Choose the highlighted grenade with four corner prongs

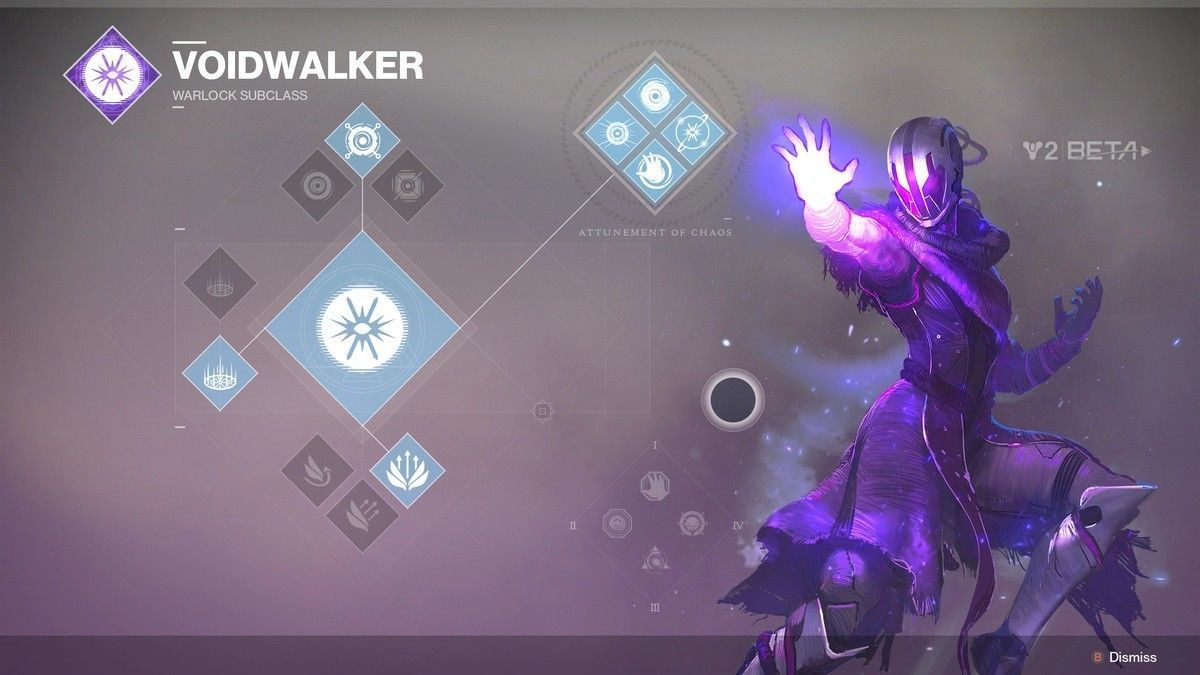click(x=362, y=140)
